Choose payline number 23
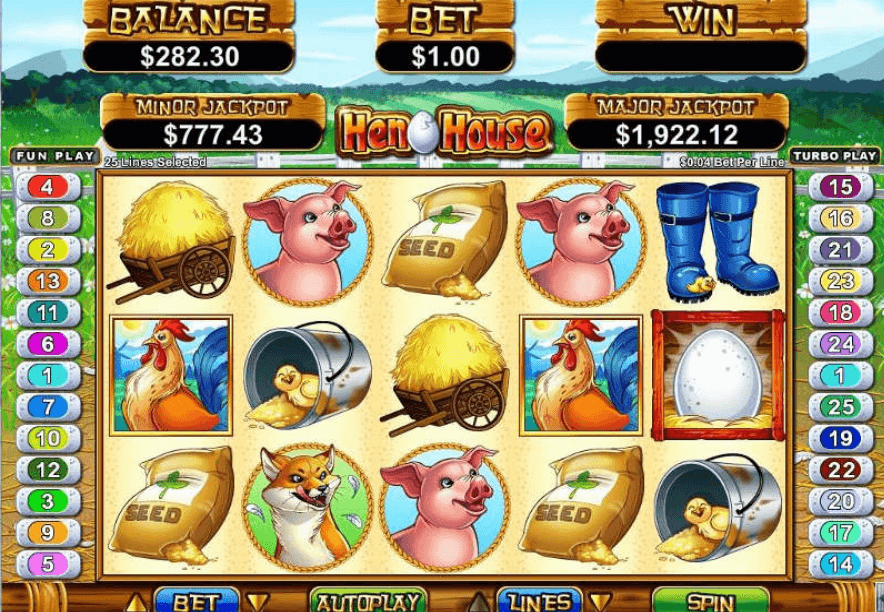Screen dimensions: 884x612 tap(840, 281)
